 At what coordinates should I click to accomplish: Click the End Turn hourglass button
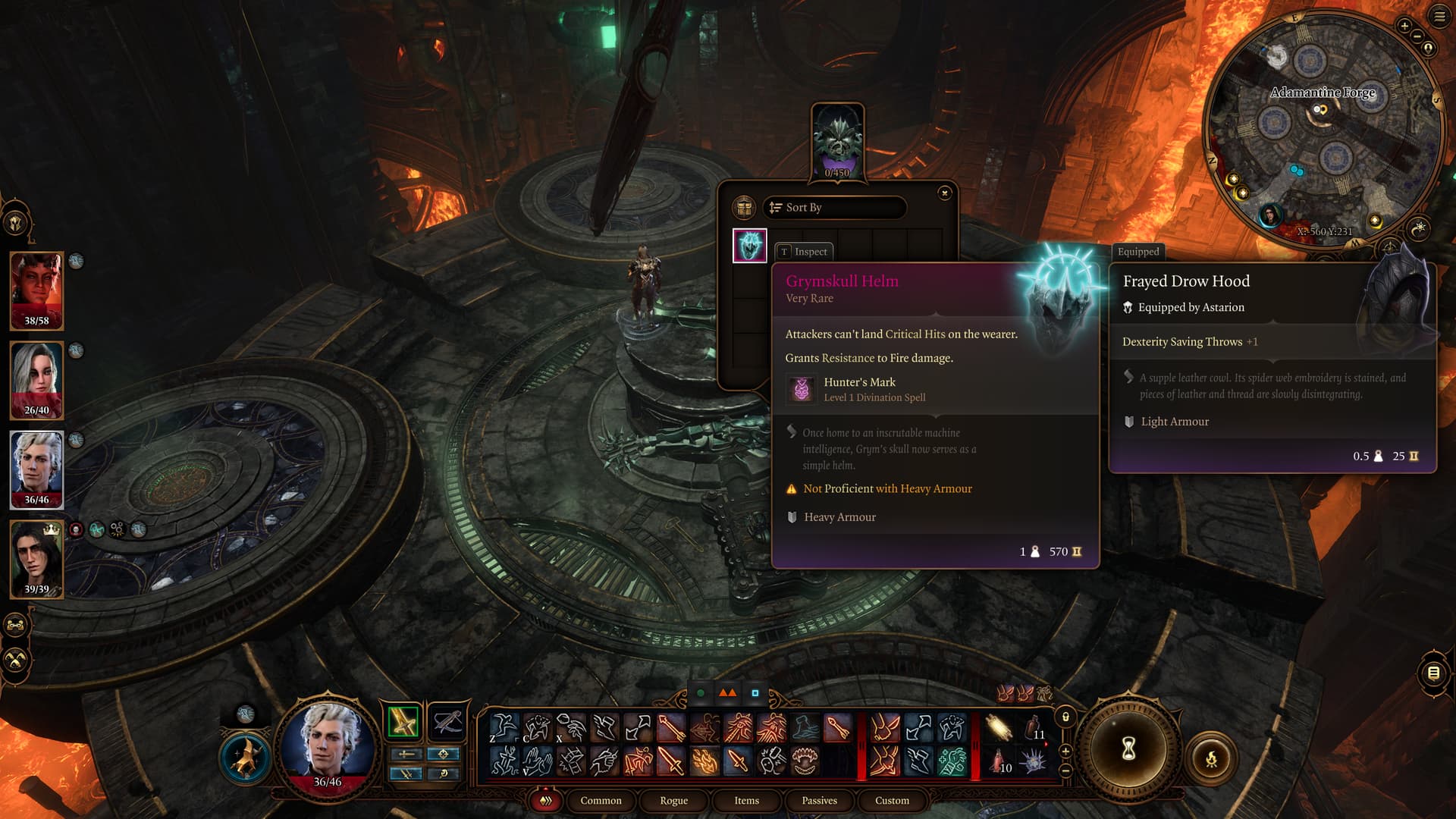[x=1128, y=749]
